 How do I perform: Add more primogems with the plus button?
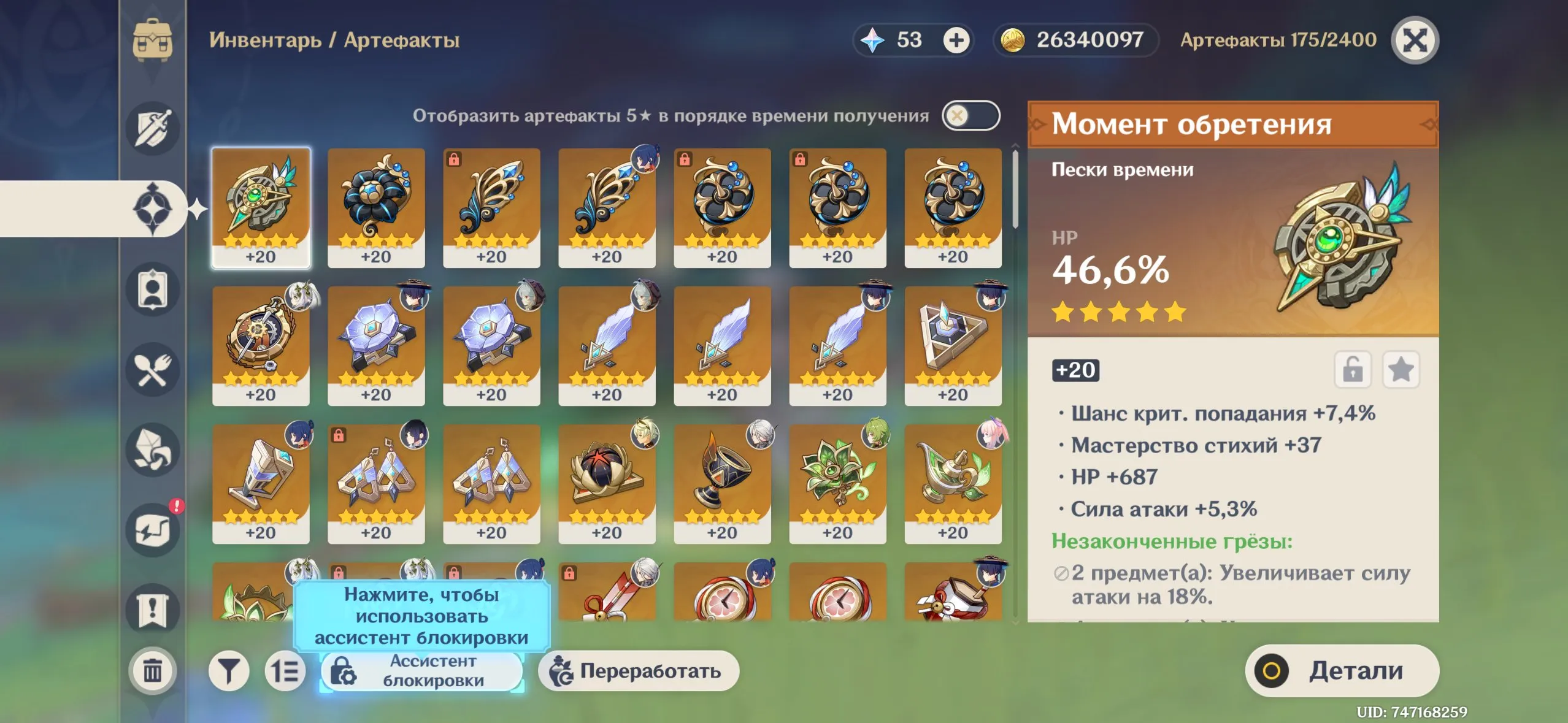pos(956,40)
